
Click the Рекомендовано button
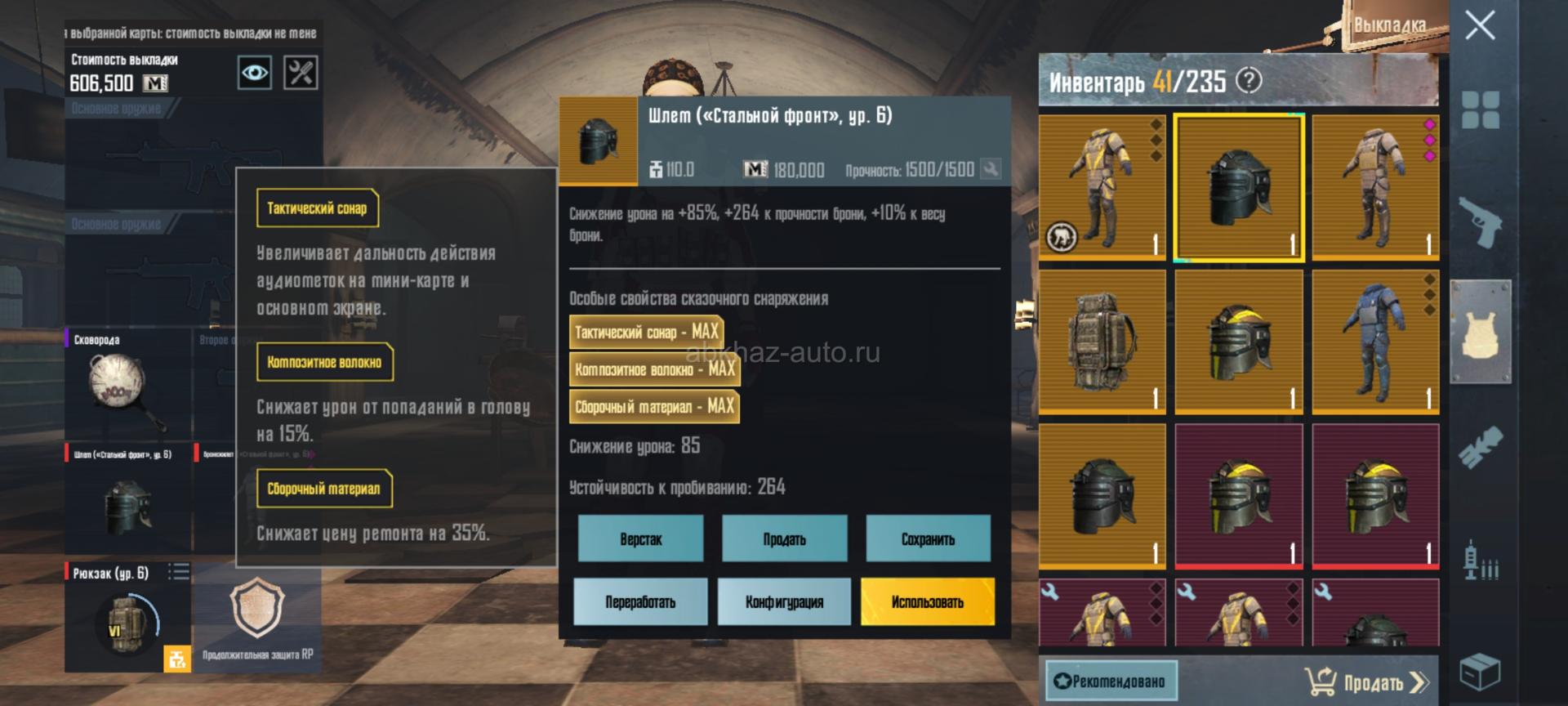pos(1111,681)
